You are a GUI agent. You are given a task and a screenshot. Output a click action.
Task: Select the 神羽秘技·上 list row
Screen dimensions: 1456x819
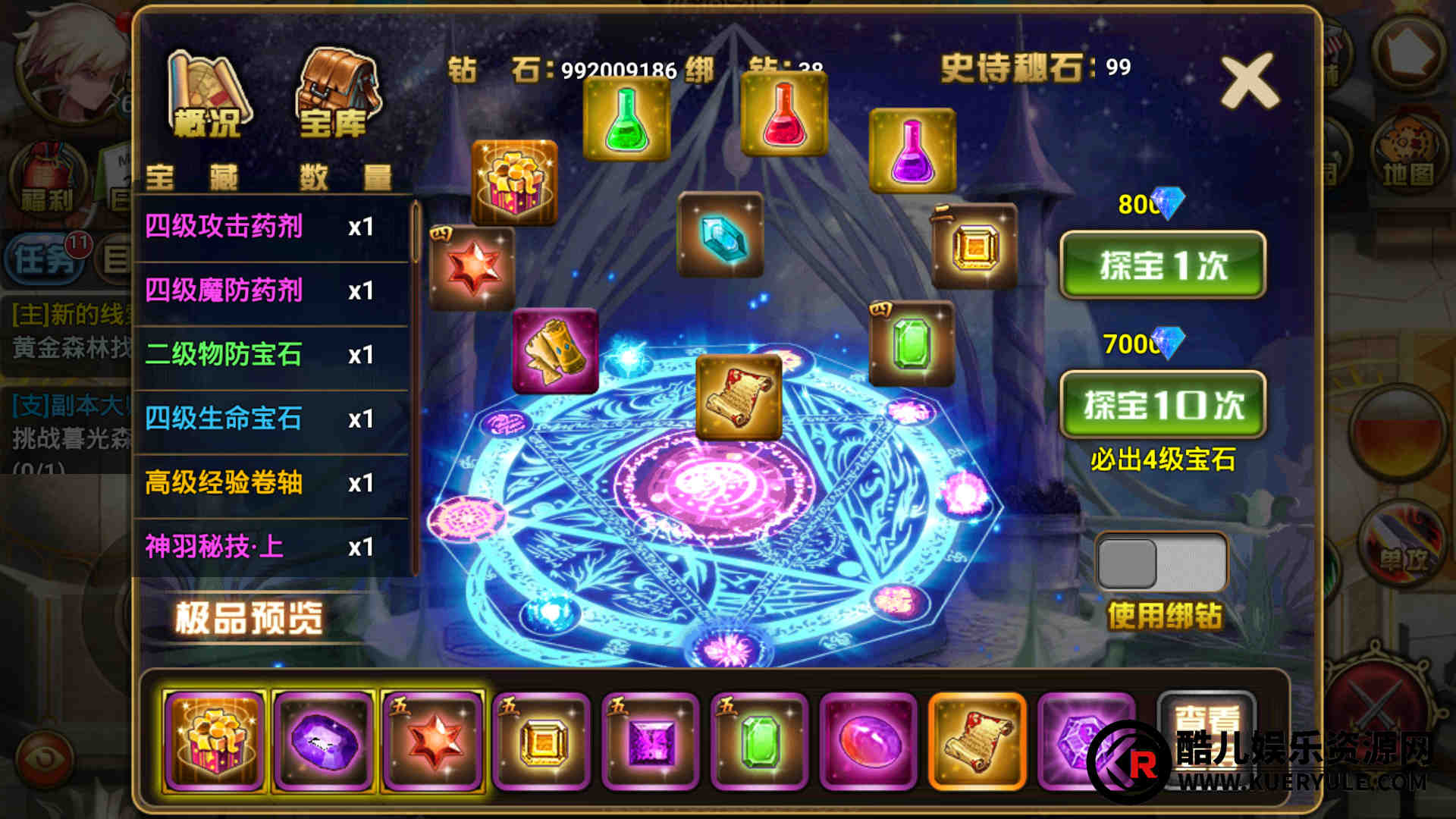coord(271,547)
